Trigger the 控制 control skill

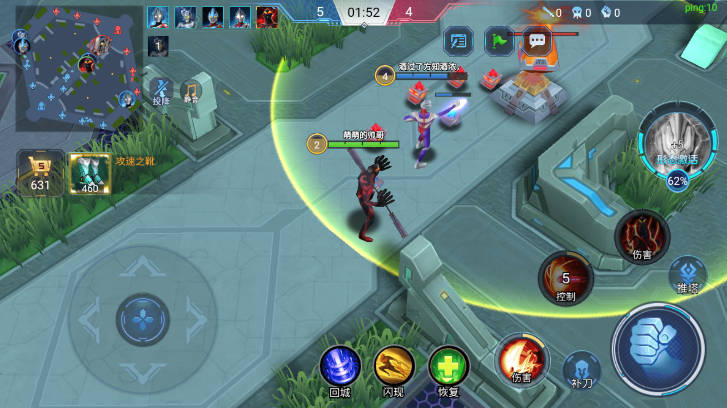[x=566, y=277]
